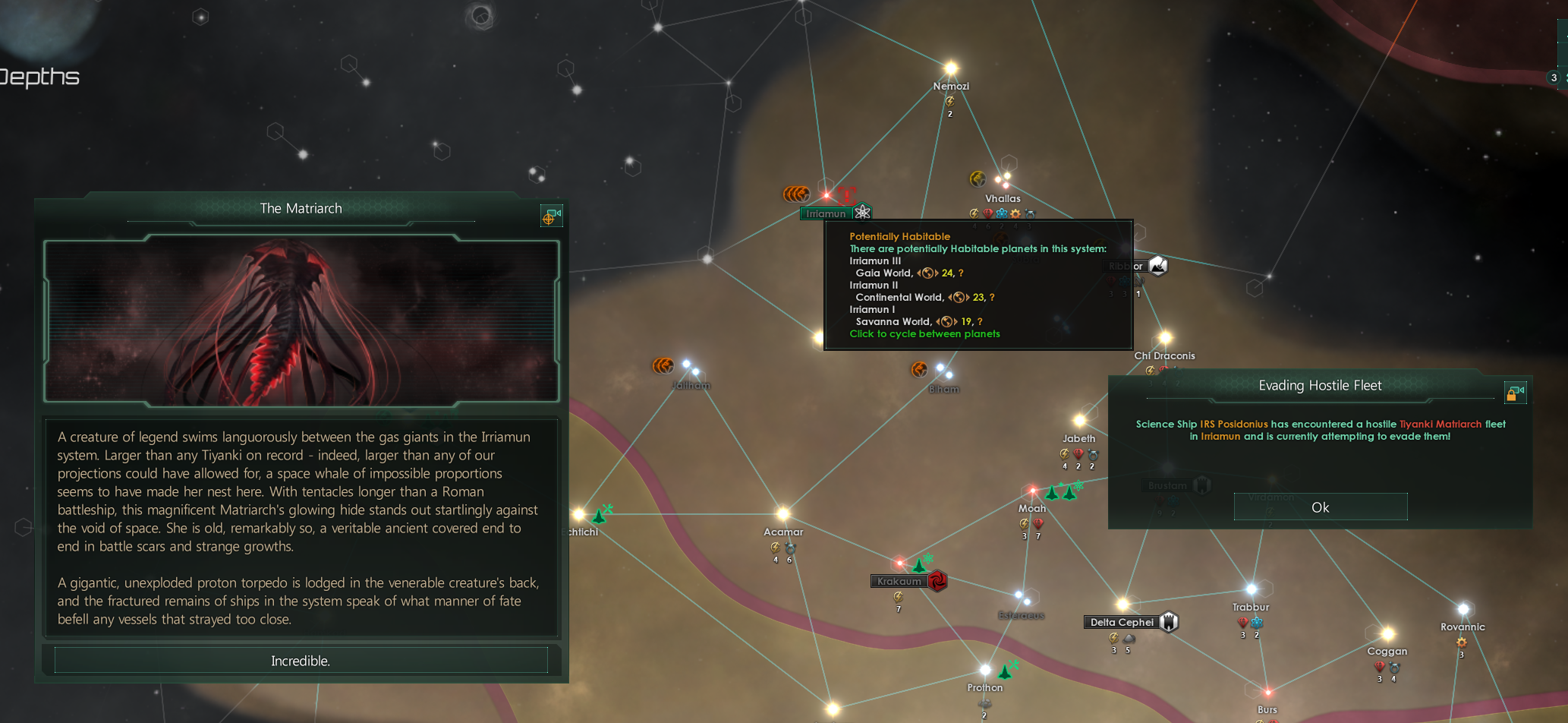Select the green science ship at Krakaum
1568x723 pixels.
(920, 566)
